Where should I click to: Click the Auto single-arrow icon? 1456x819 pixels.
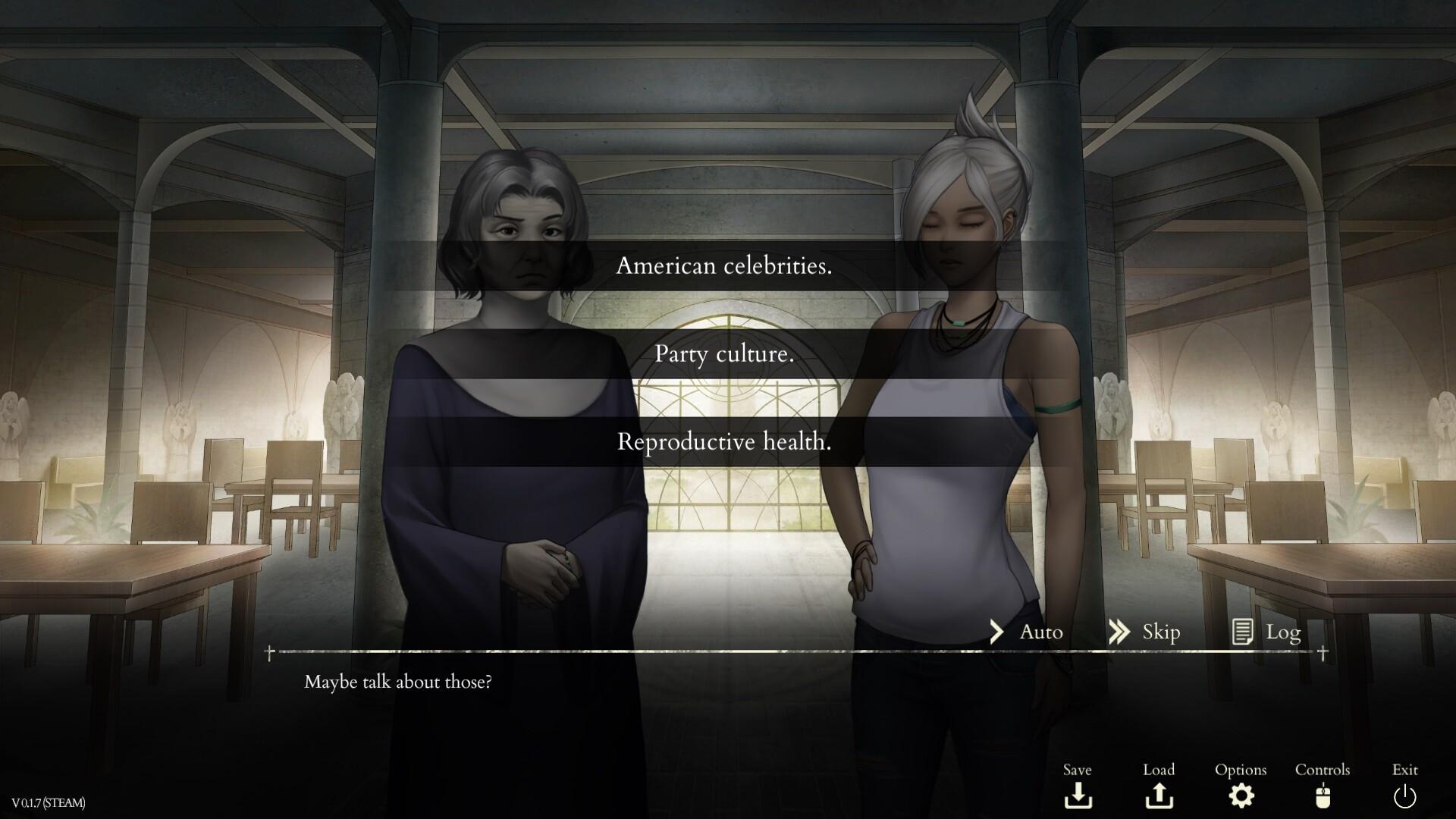(996, 631)
